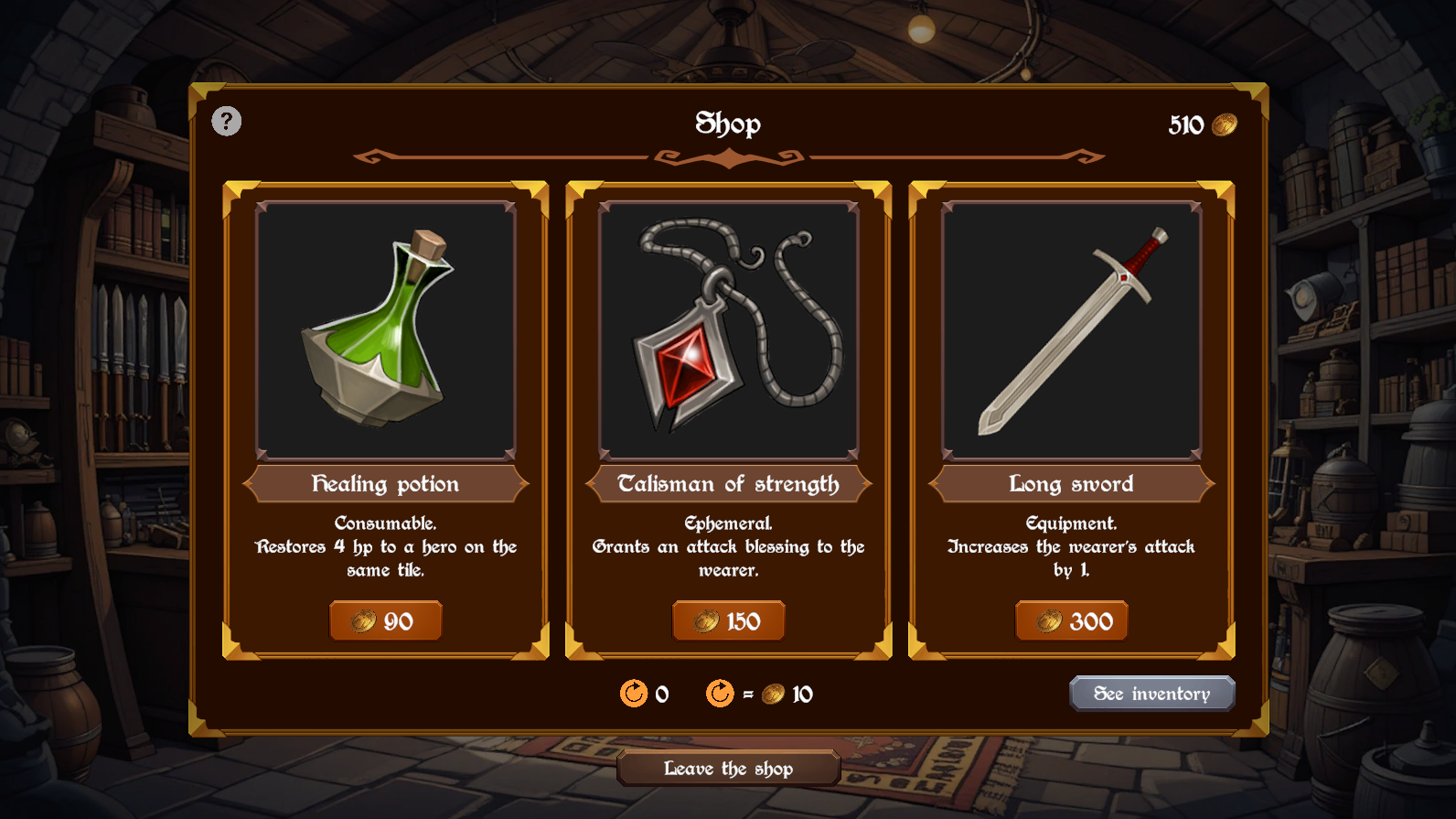Select the Healing potion item card image
1456x819 pixels.
click(x=385, y=330)
